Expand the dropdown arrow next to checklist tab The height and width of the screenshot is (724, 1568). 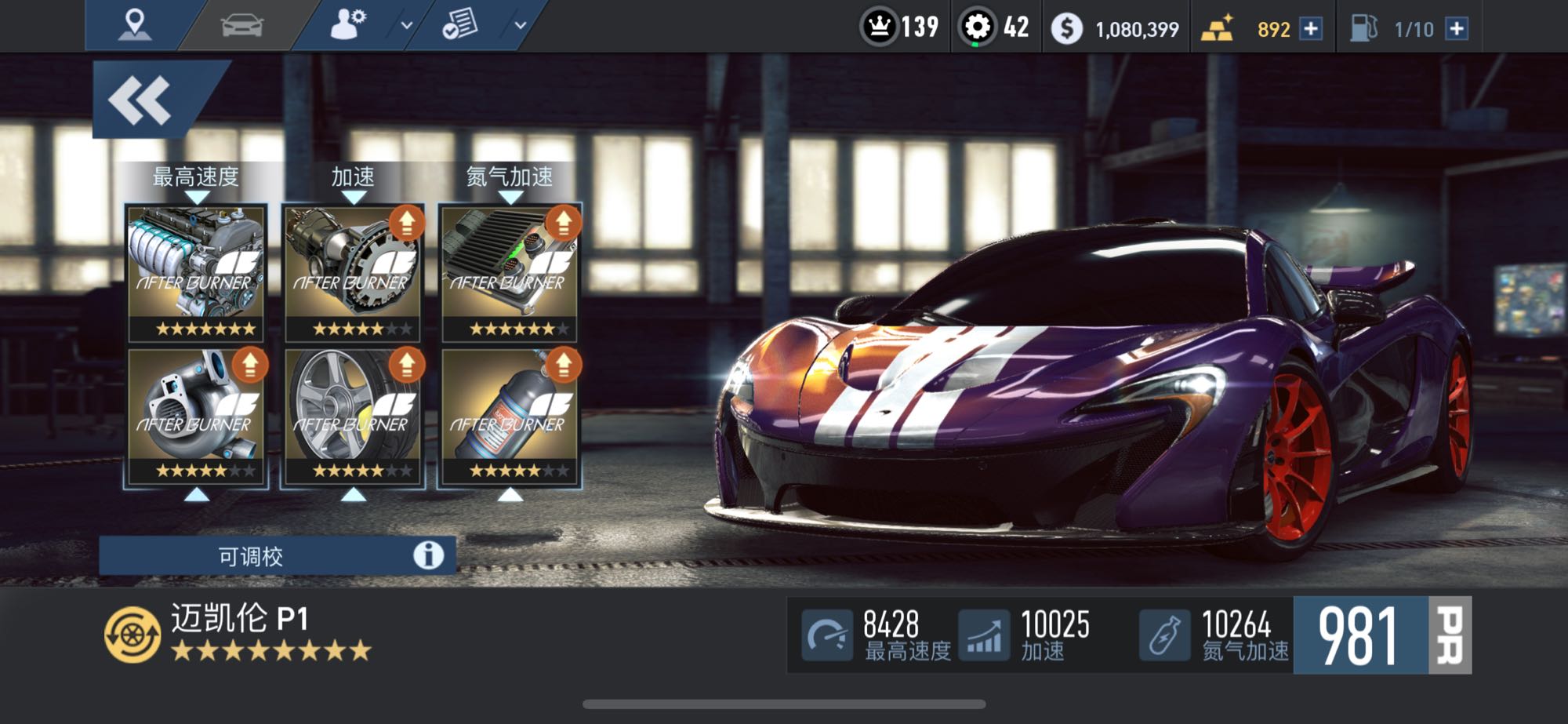click(x=520, y=25)
